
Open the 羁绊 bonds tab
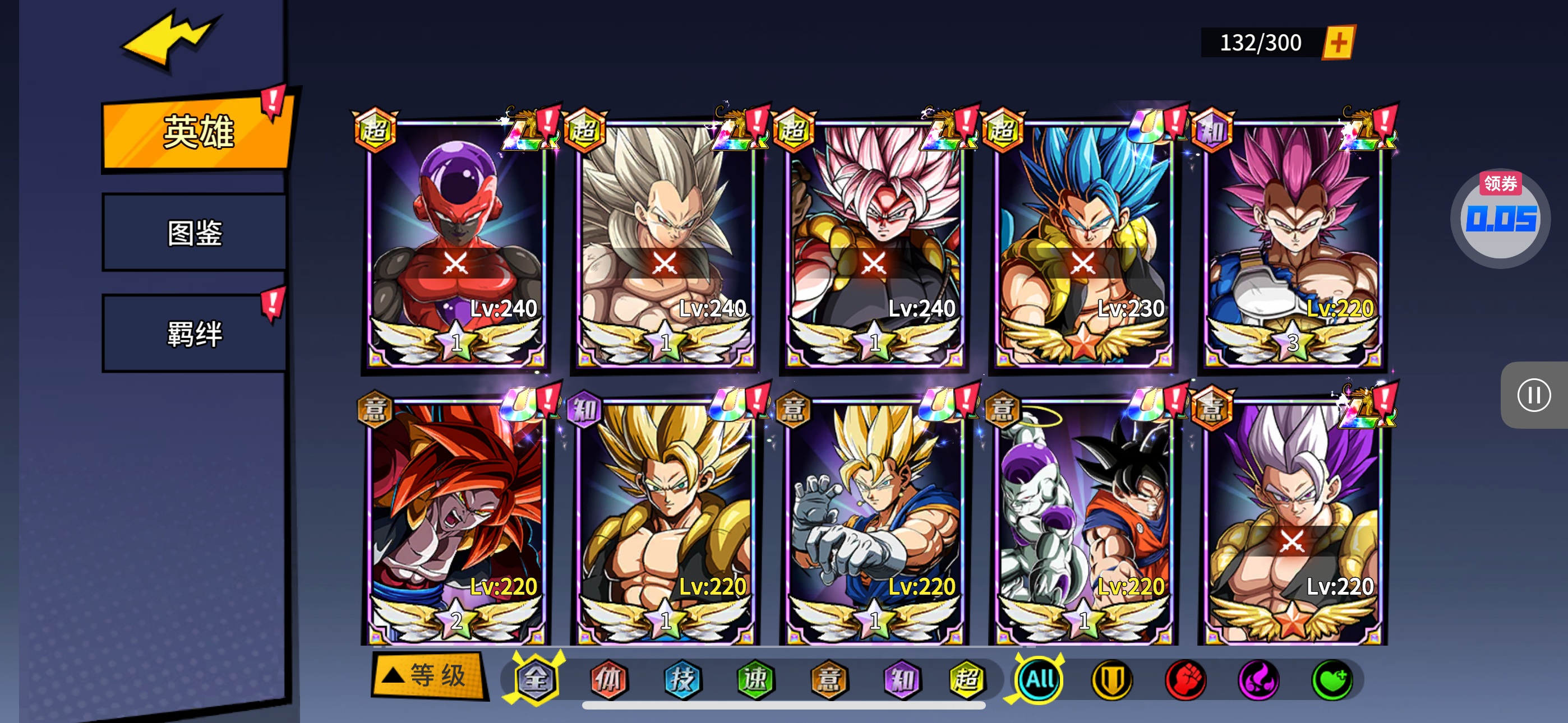(195, 333)
